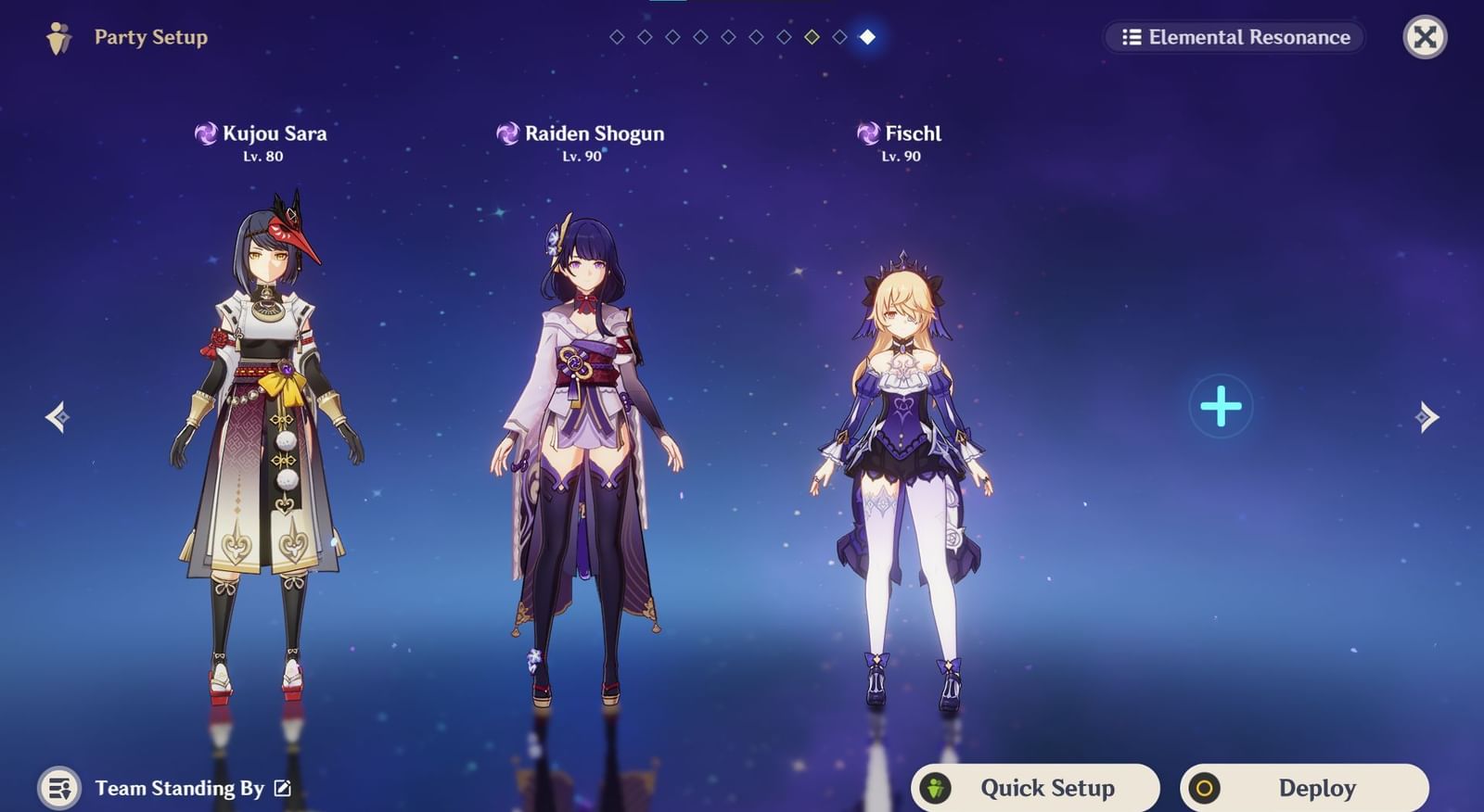
Task: Click the Party Setup figure icon
Action: [58, 37]
